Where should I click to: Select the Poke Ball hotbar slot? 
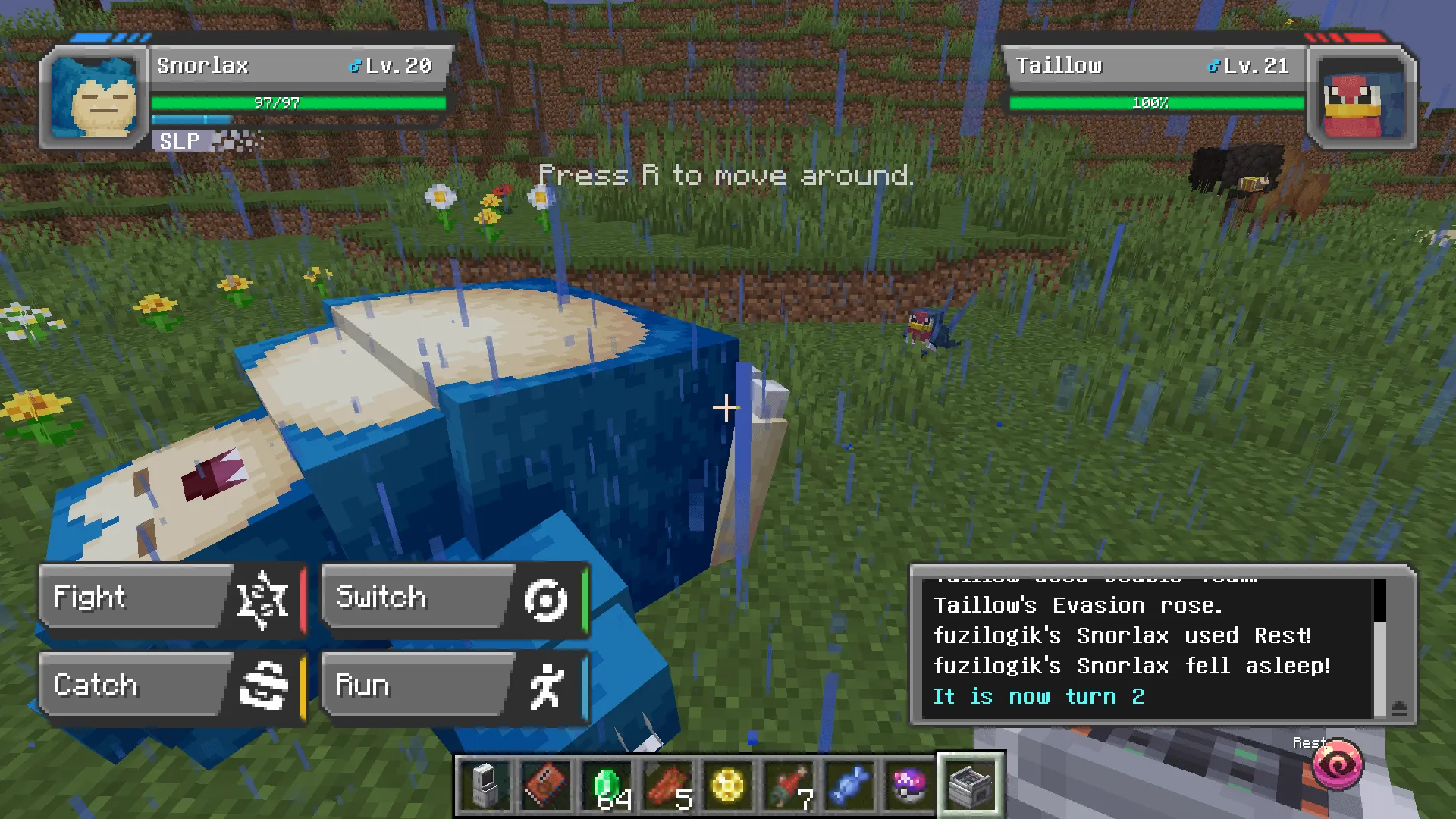point(909,783)
